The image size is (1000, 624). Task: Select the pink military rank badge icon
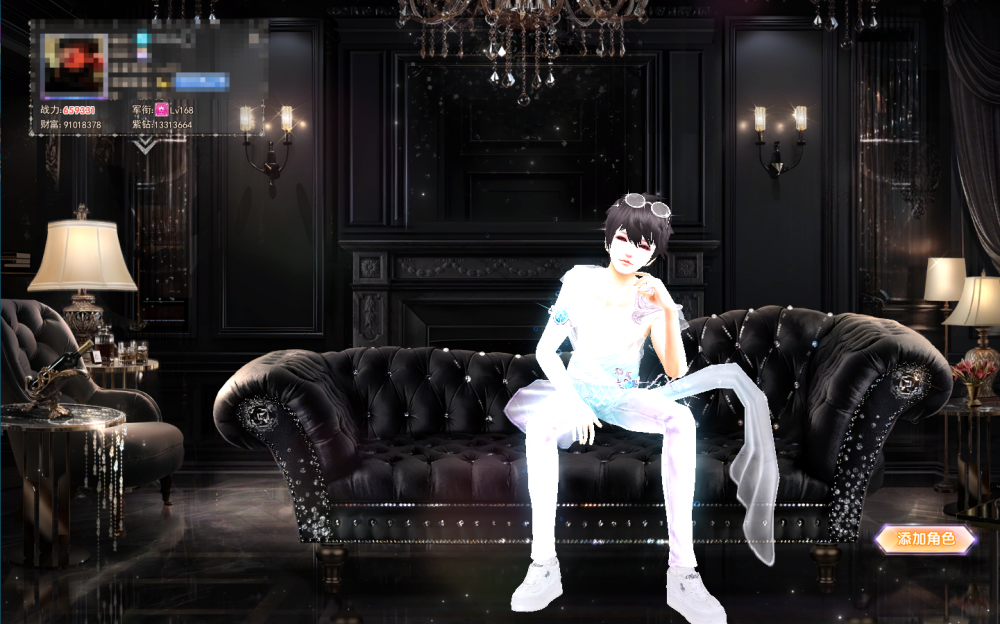[x=161, y=108]
